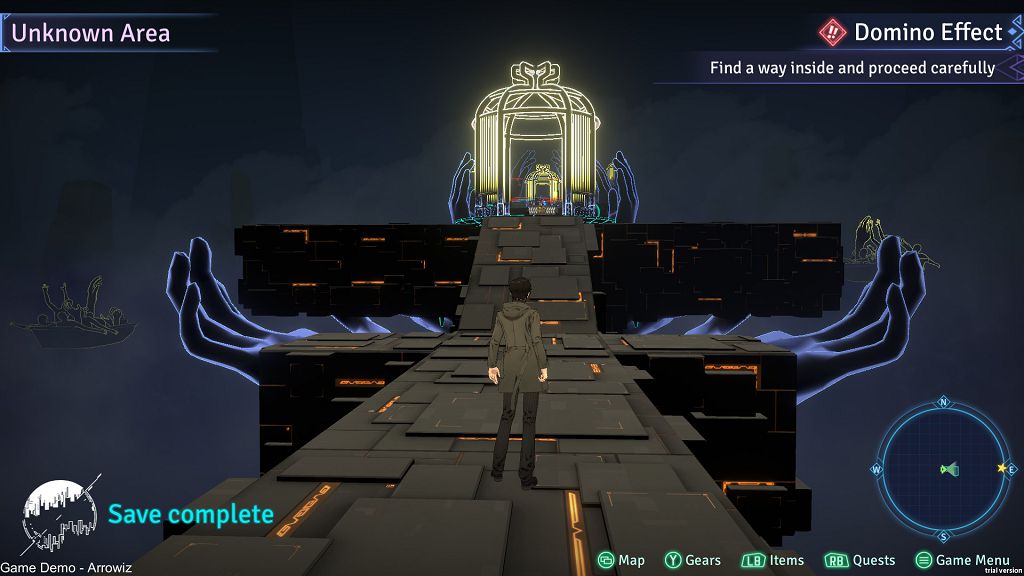Screen dimensions: 1024x576
Task: Click the circular compass minimap
Action: click(944, 469)
